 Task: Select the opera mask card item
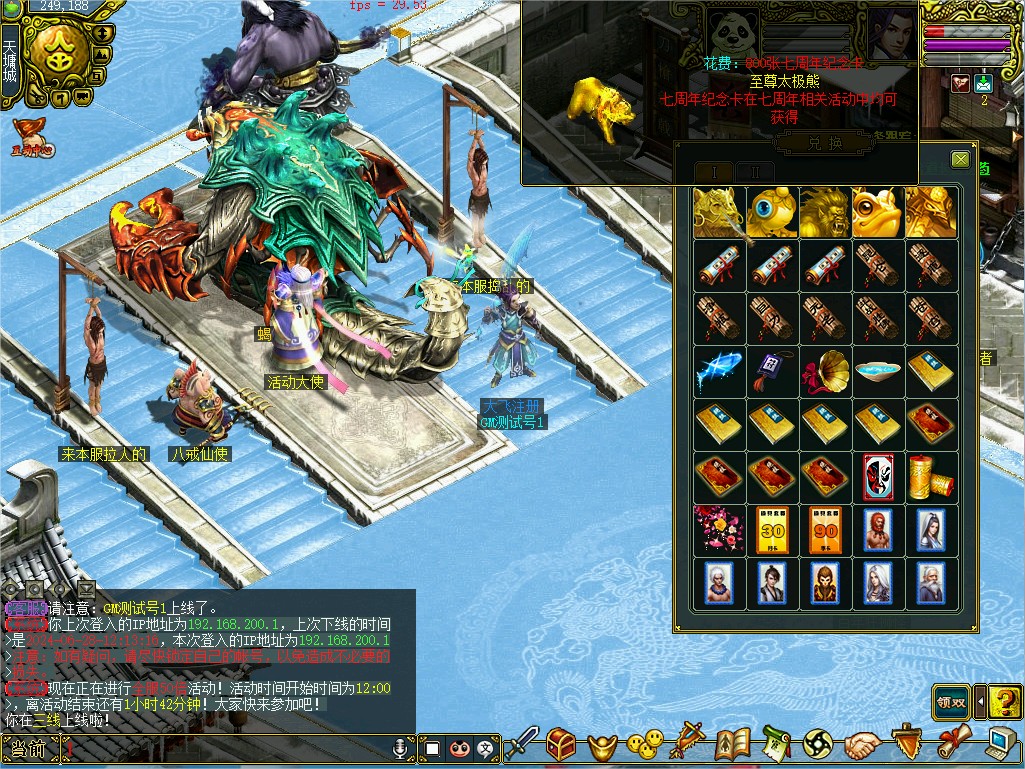click(x=877, y=478)
